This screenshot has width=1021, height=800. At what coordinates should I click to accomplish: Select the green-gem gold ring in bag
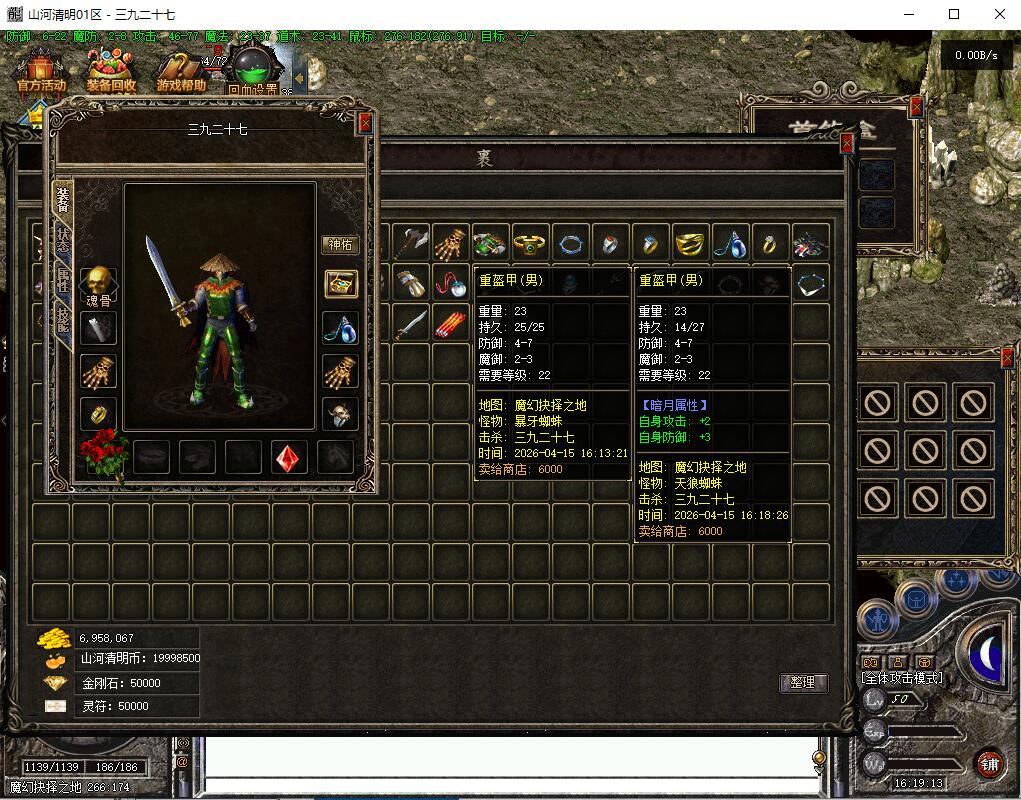click(x=530, y=243)
